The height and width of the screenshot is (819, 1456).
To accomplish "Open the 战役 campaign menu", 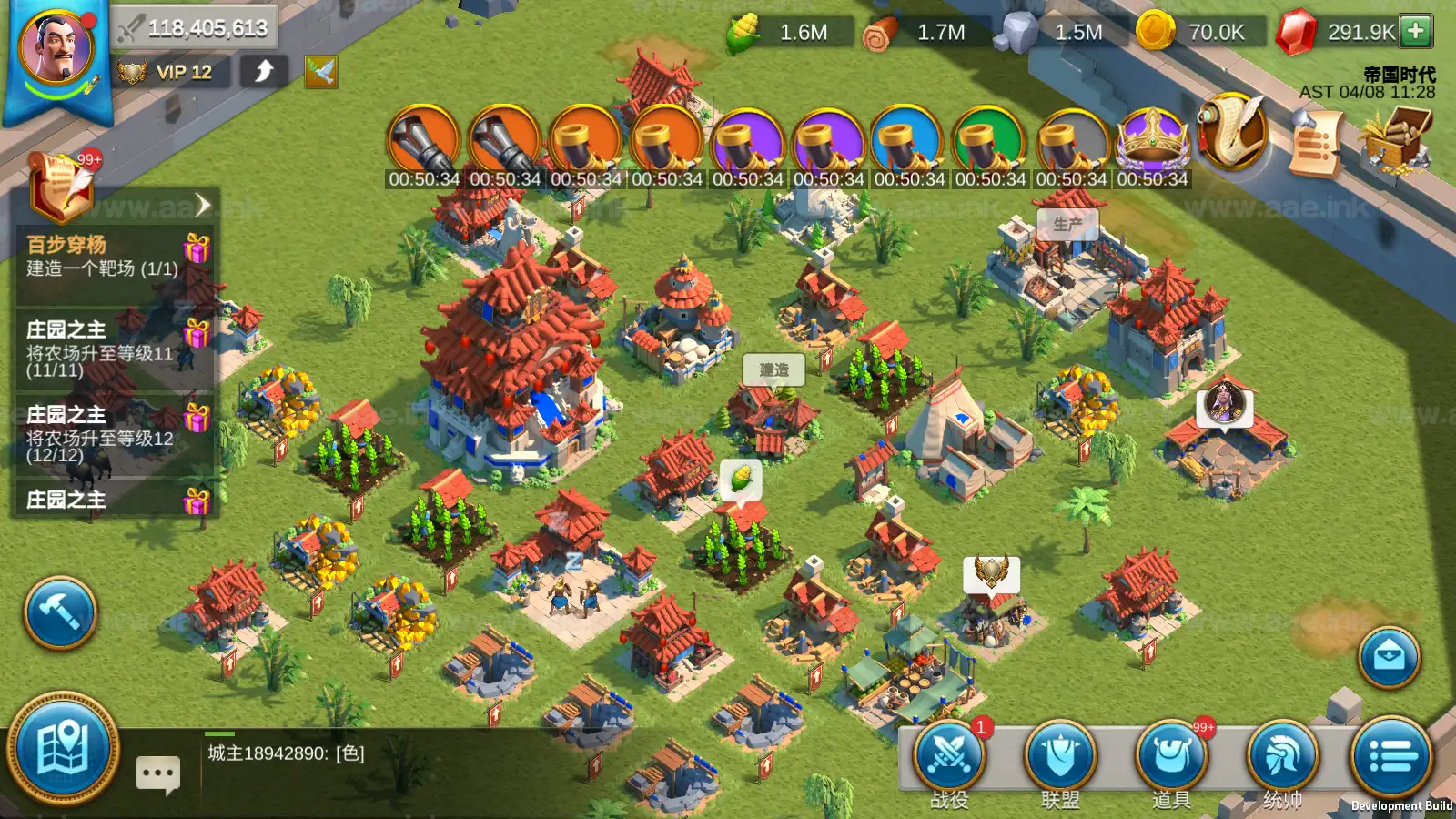I will pyautogui.click(x=950, y=757).
